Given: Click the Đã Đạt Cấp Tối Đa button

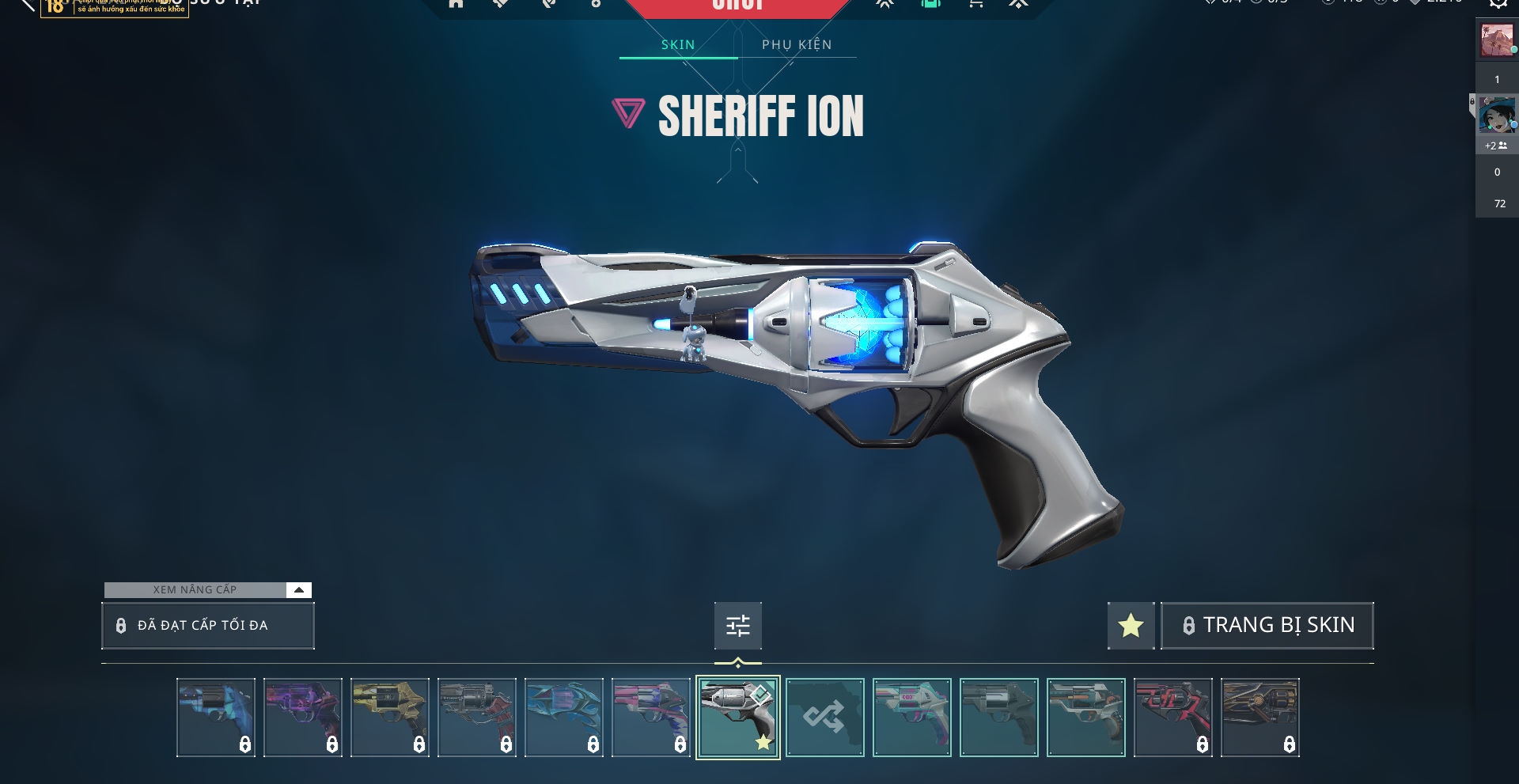Looking at the screenshot, I should coord(208,626).
